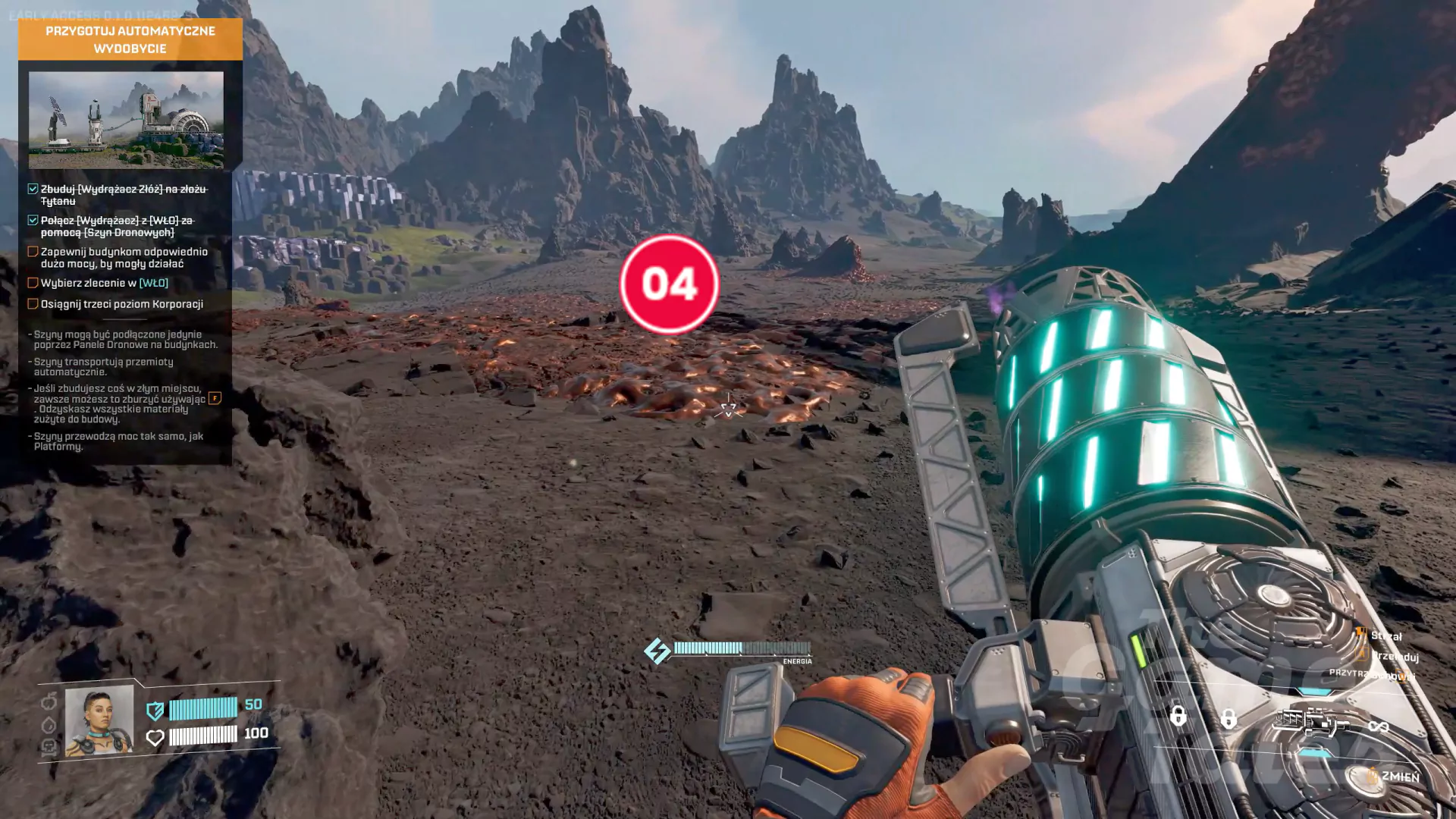This screenshot has width=1456, height=819.
Task: Click the lightning bolt energy icon
Action: 657,650
